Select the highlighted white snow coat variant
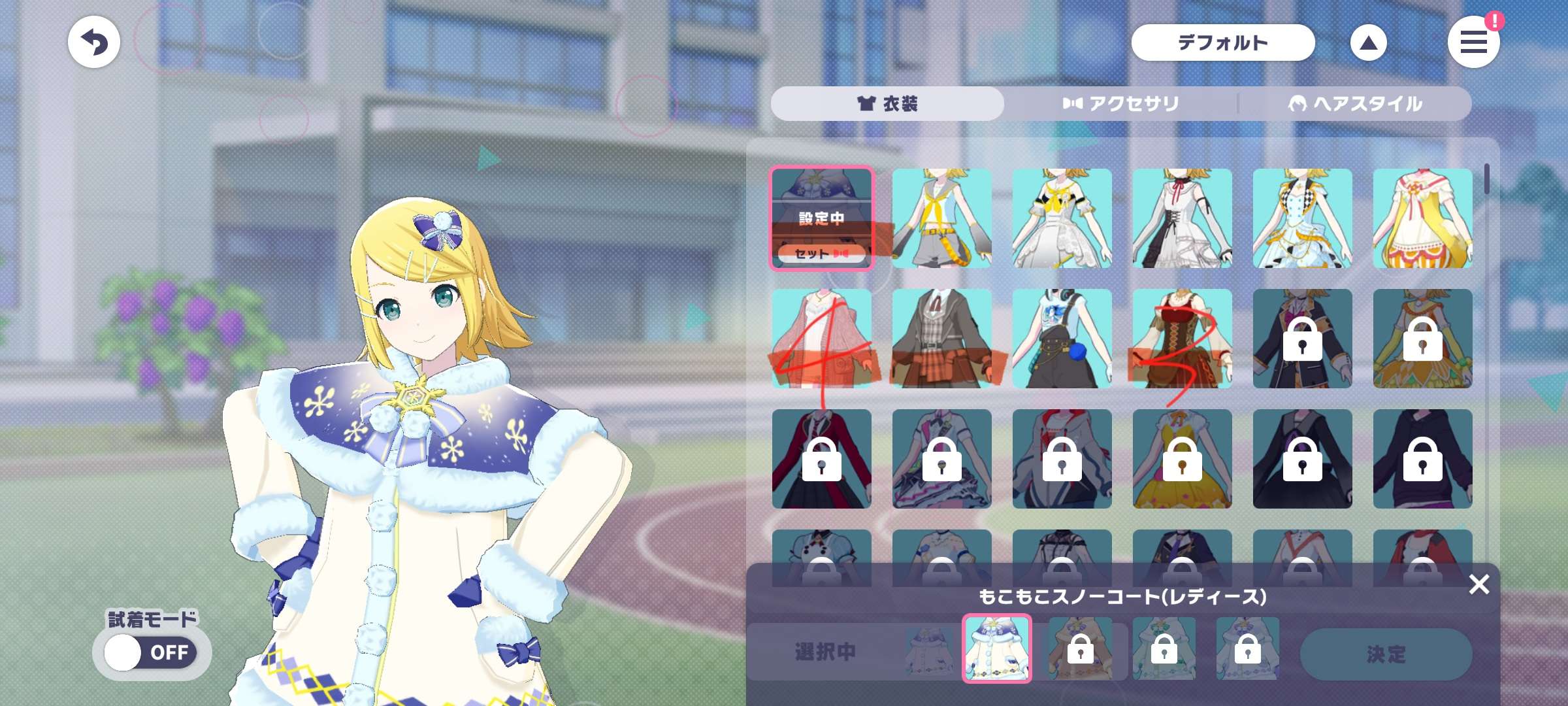Screen dimensions: 1568x706 click(x=996, y=648)
